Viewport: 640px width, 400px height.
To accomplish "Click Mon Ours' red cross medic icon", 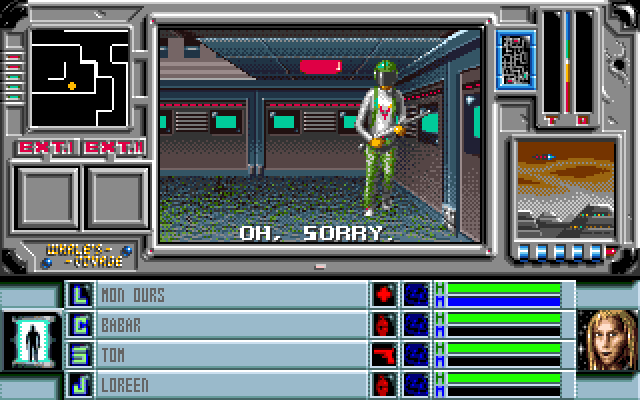I will [x=384, y=296].
